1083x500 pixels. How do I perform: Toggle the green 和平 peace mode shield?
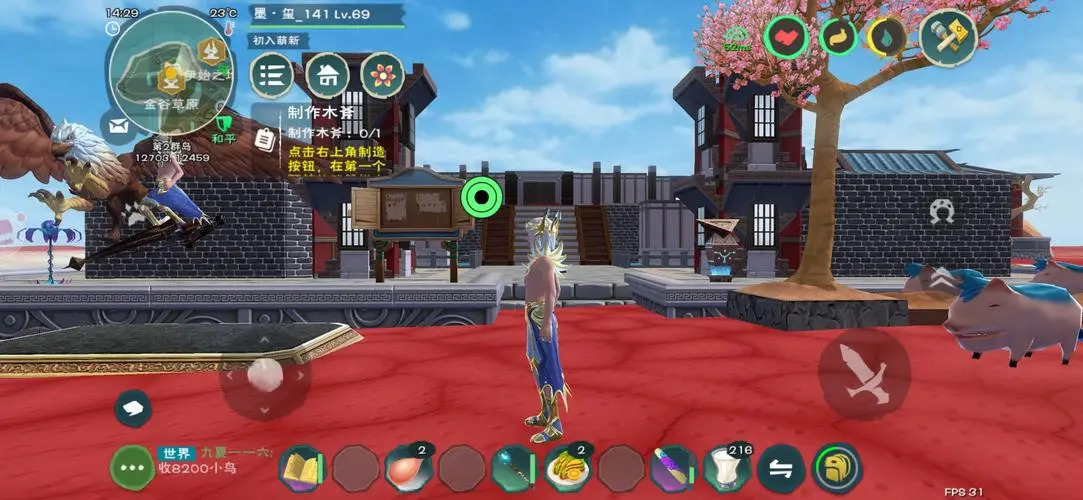224,127
